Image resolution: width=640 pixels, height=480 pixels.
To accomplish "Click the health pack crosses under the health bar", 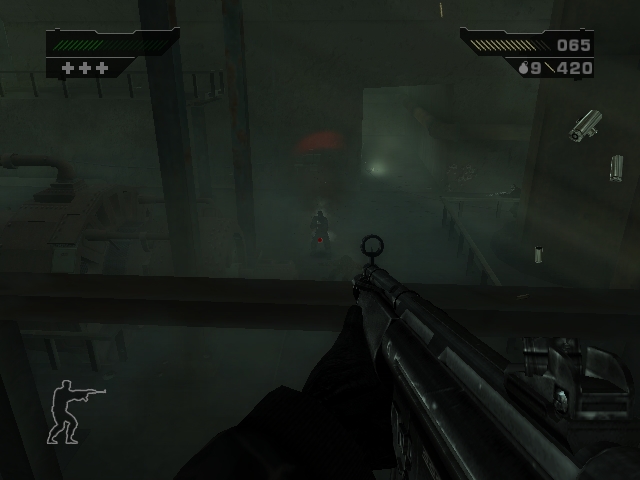I will point(84,68).
